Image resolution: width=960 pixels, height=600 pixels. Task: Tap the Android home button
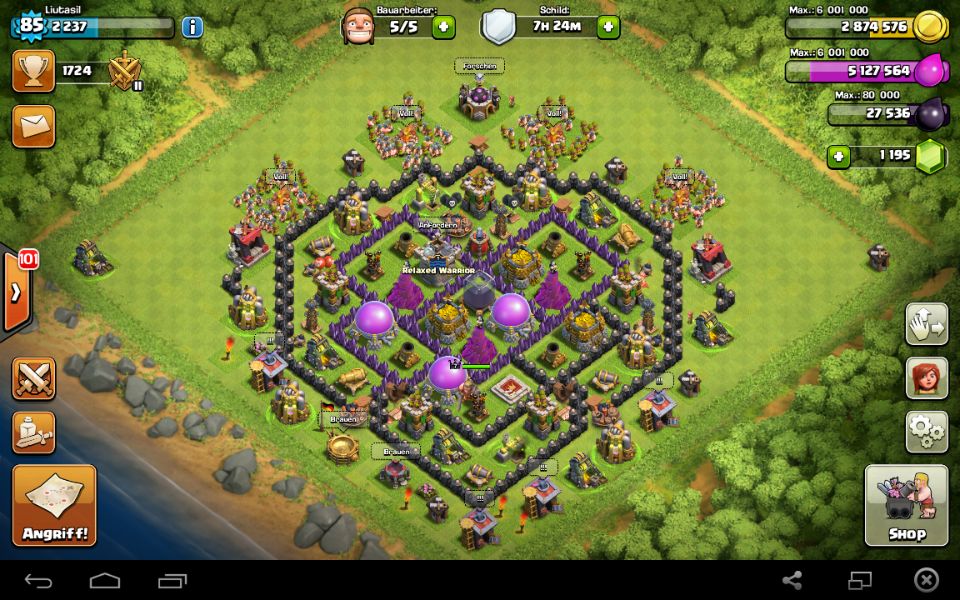[x=105, y=581]
